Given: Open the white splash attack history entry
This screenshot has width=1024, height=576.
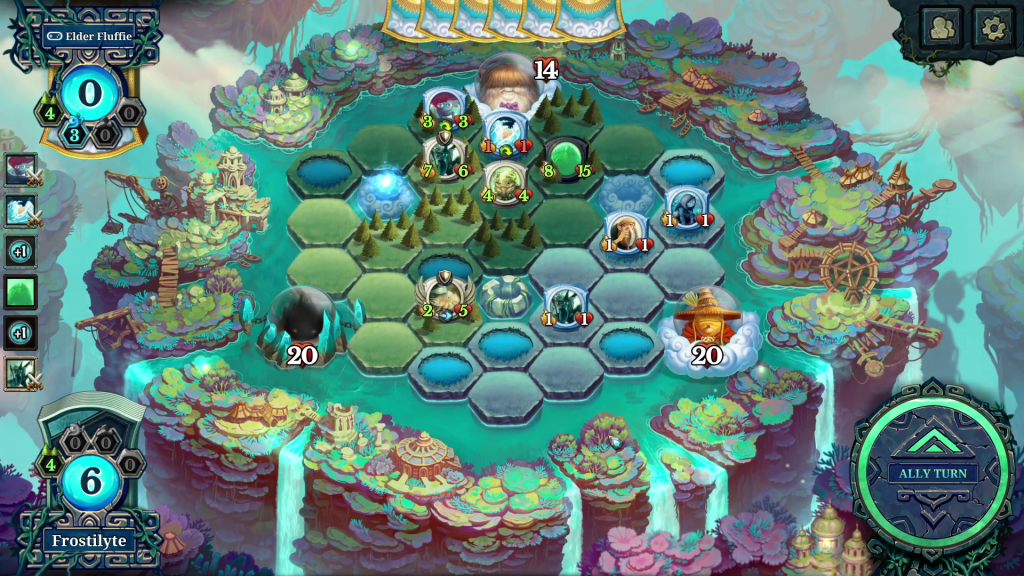Looking at the screenshot, I should pyautogui.click(x=20, y=210).
